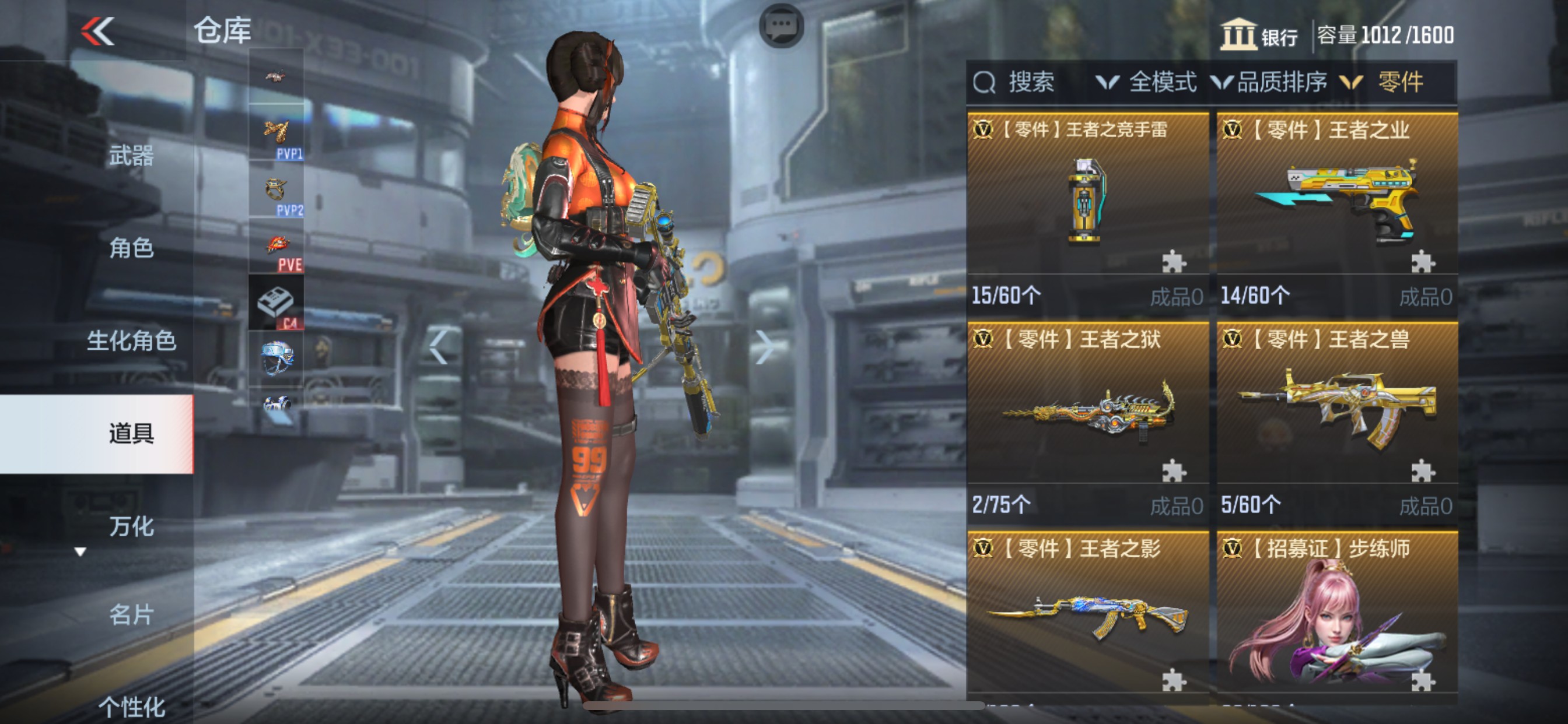Screen dimensions: 1568x724
Task: Switch to the 万化 tab
Action: 131,526
